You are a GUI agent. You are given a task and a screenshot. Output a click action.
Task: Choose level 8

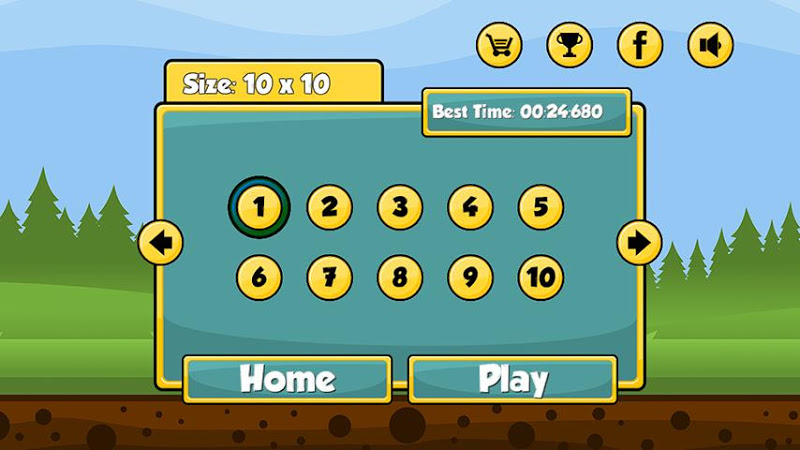(400, 276)
